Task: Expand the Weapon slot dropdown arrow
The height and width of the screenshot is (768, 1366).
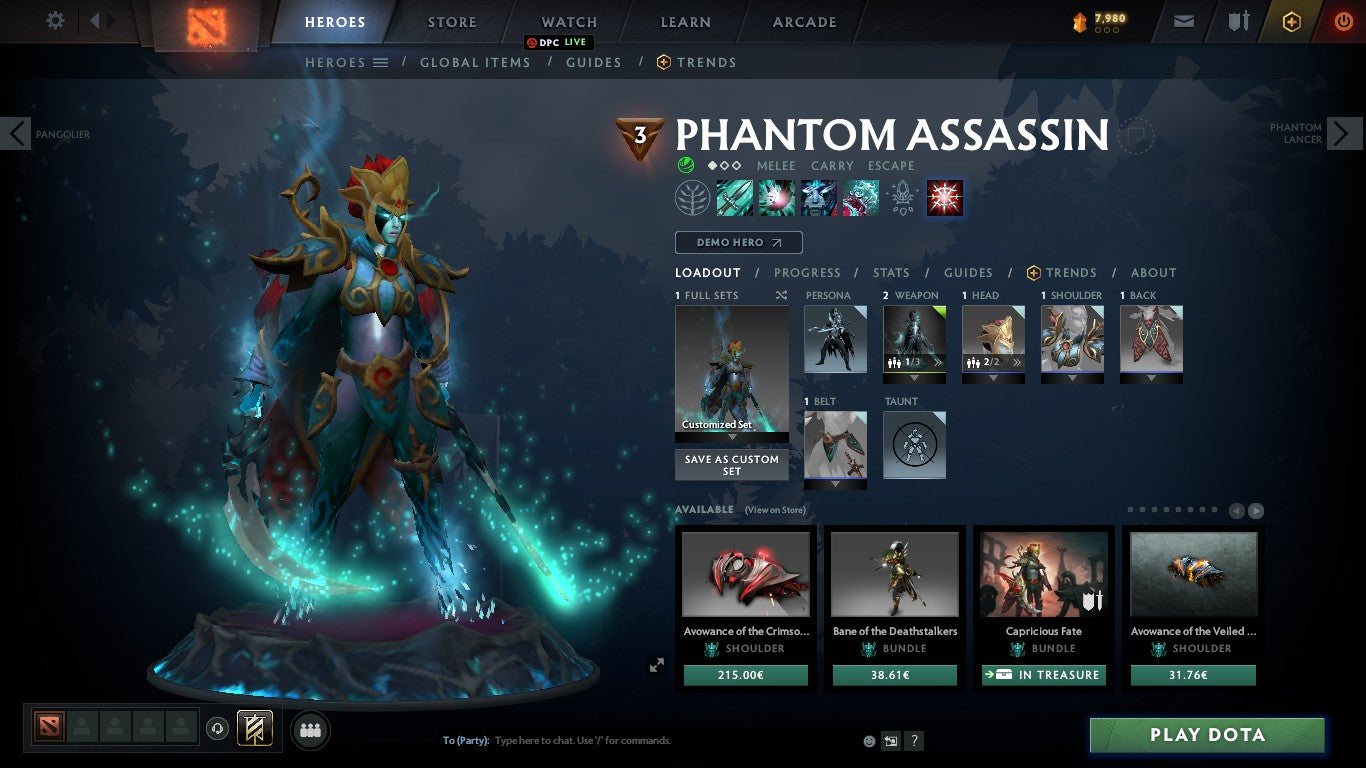Action: (x=914, y=380)
